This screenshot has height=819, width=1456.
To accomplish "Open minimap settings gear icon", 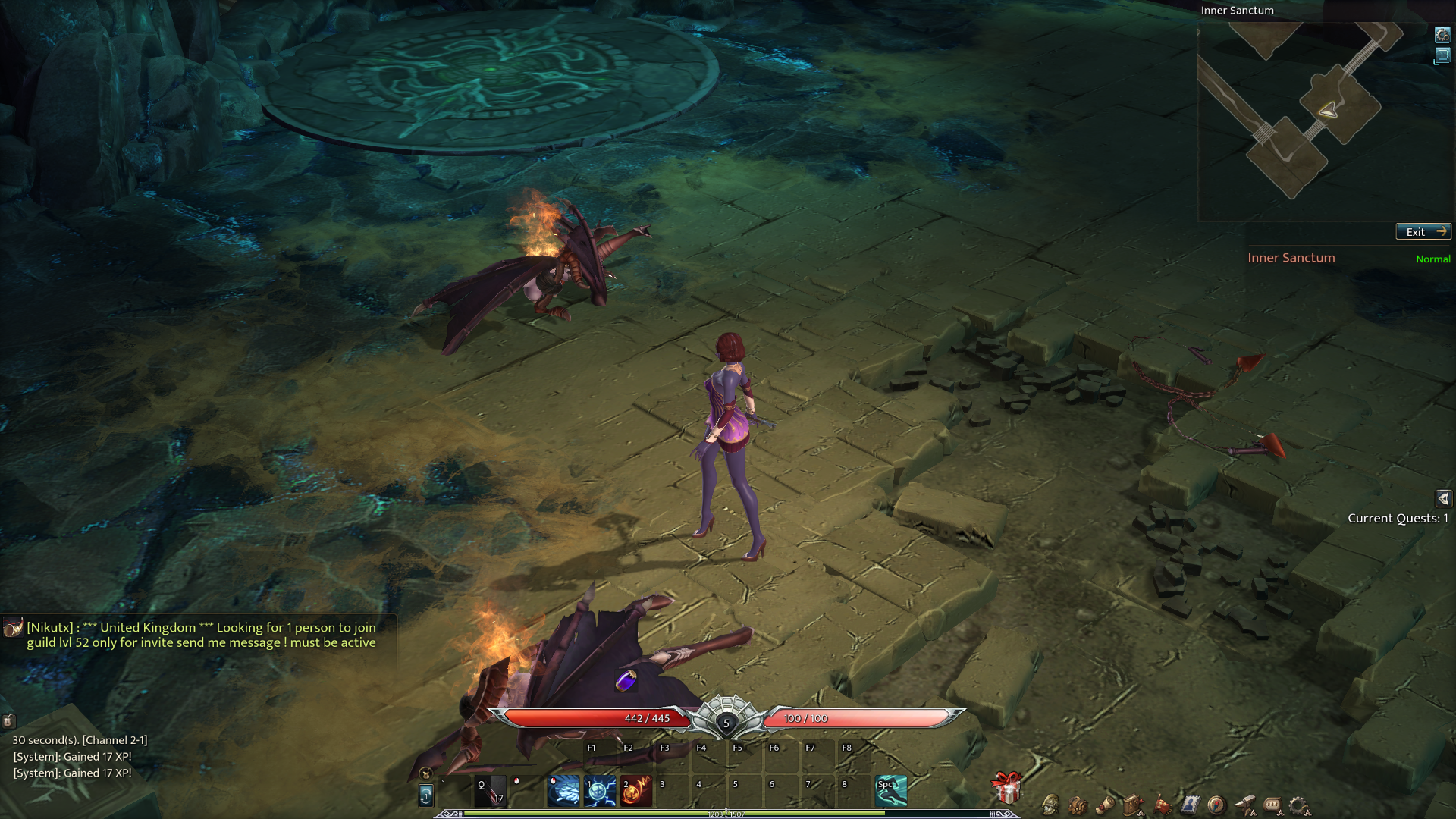I will tap(1442, 35).
